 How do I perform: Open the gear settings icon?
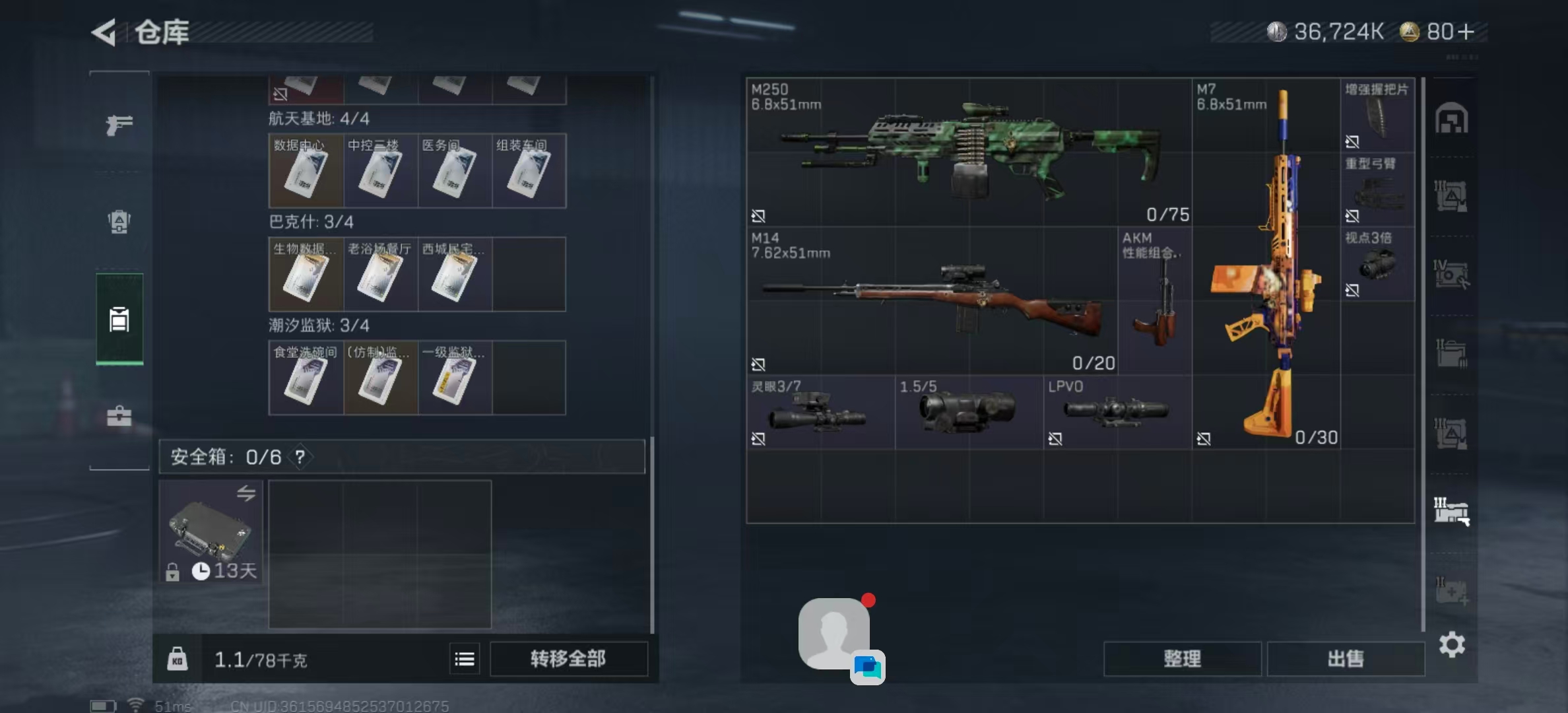[x=1452, y=644]
